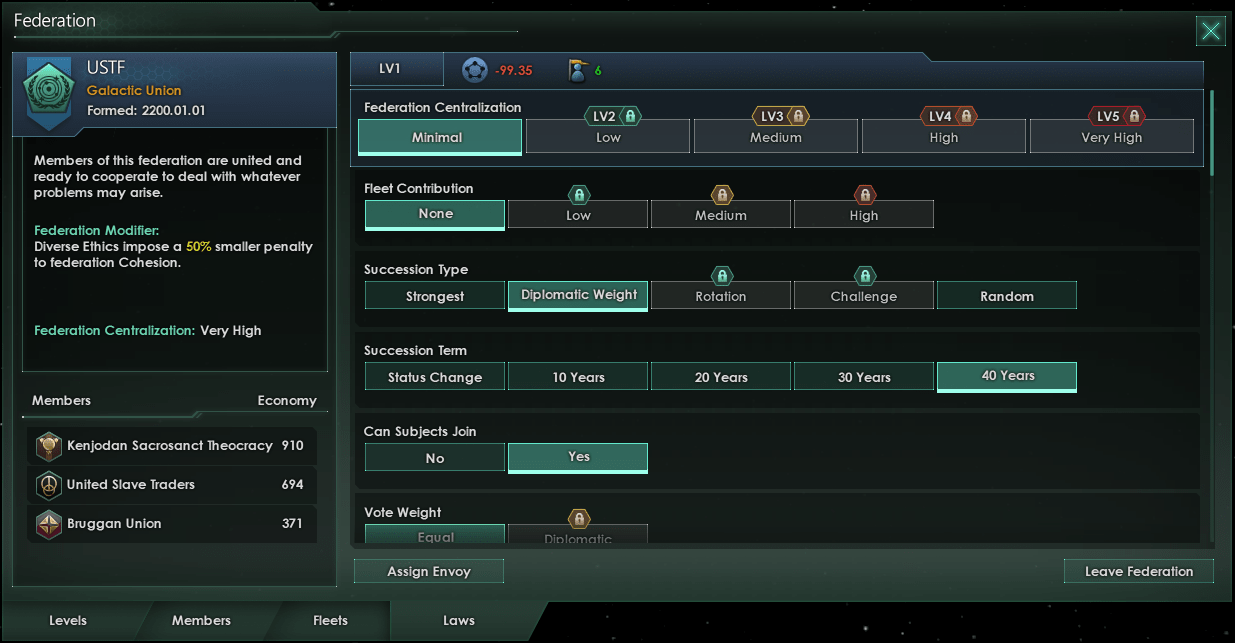This screenshot has height=643, width=1235.
Task: Choose Status Change succession term
Action: coord(435,377)
